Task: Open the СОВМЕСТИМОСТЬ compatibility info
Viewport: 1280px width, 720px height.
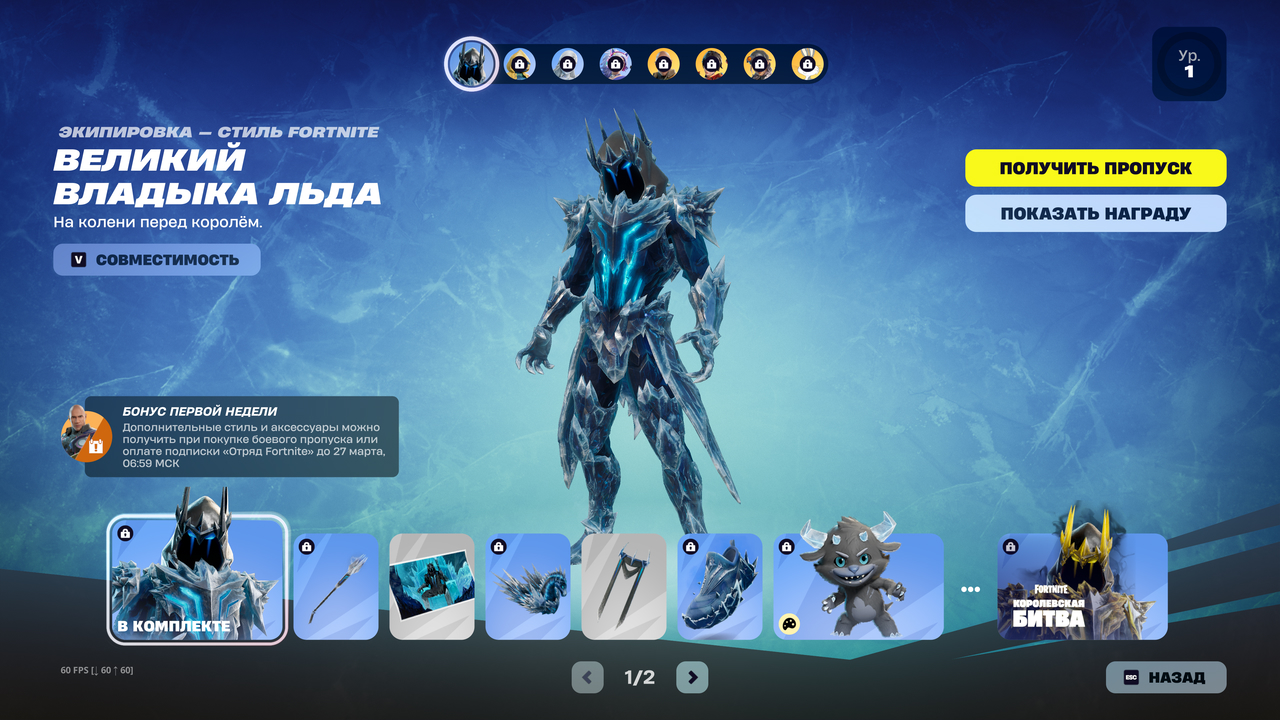Action: [x=157, y=260]
